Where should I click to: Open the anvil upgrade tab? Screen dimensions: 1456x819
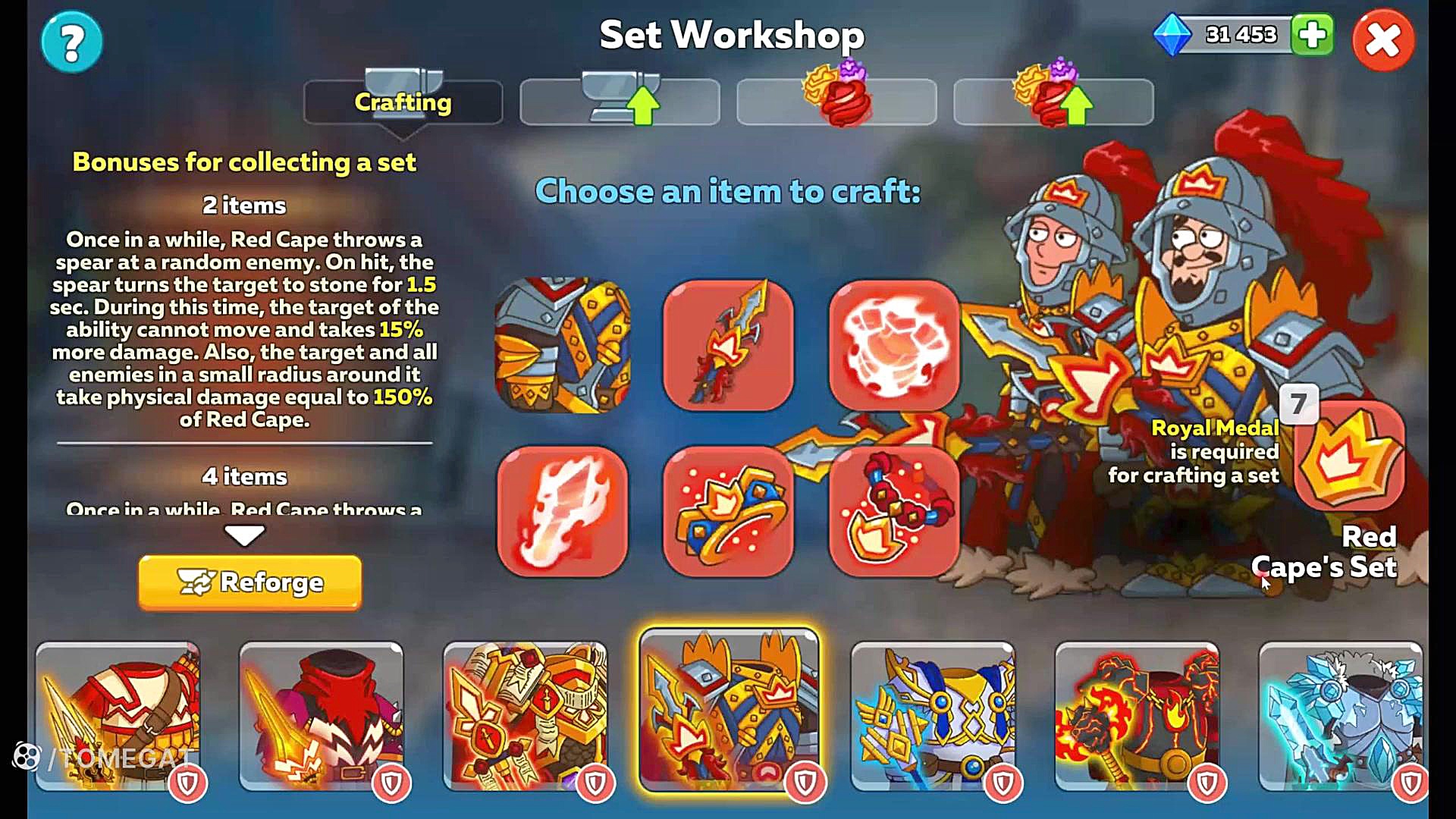(x=620, y=102)
